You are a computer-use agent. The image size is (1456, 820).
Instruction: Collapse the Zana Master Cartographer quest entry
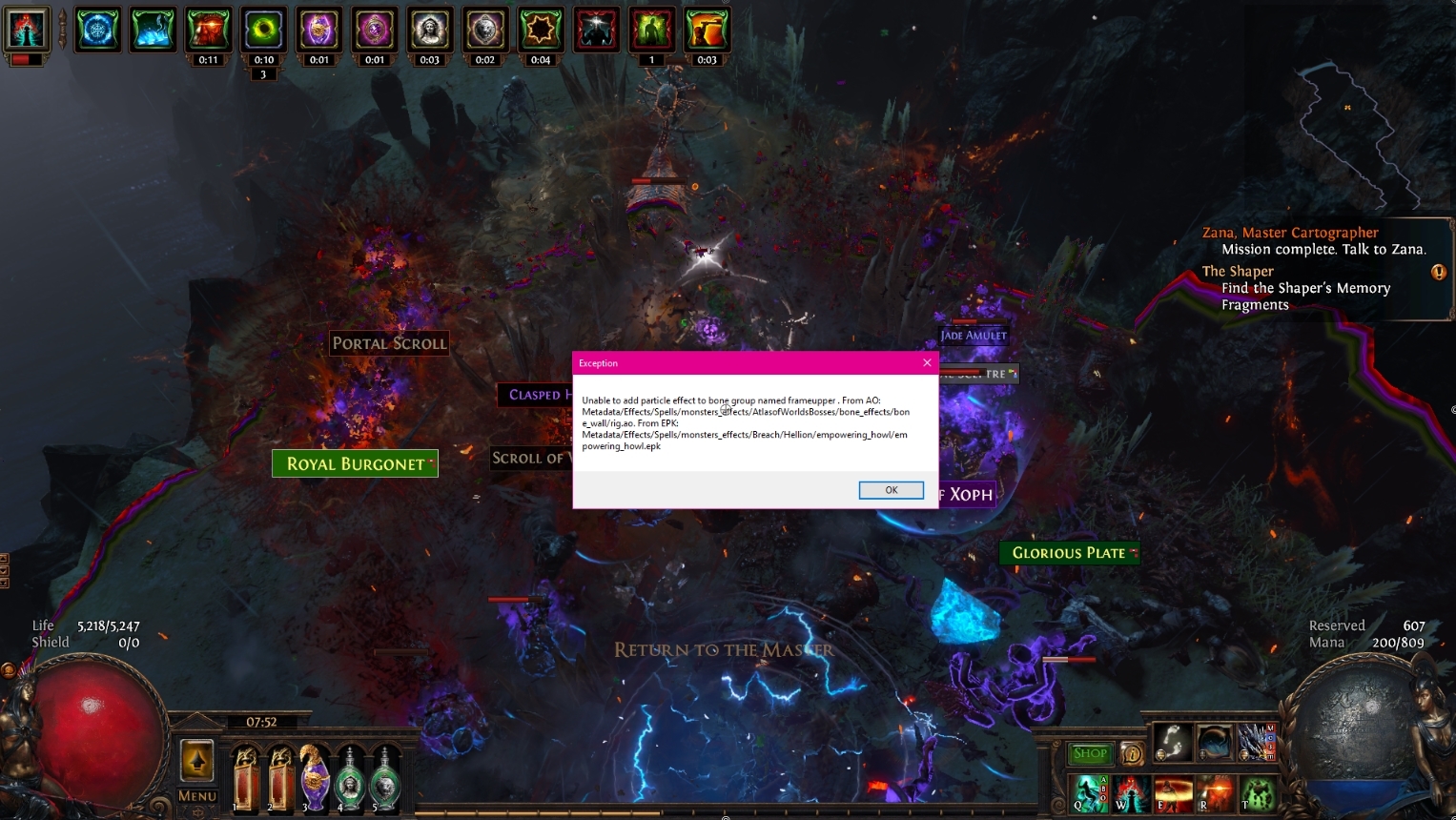pyautogui.click(x=1292, y=232)
